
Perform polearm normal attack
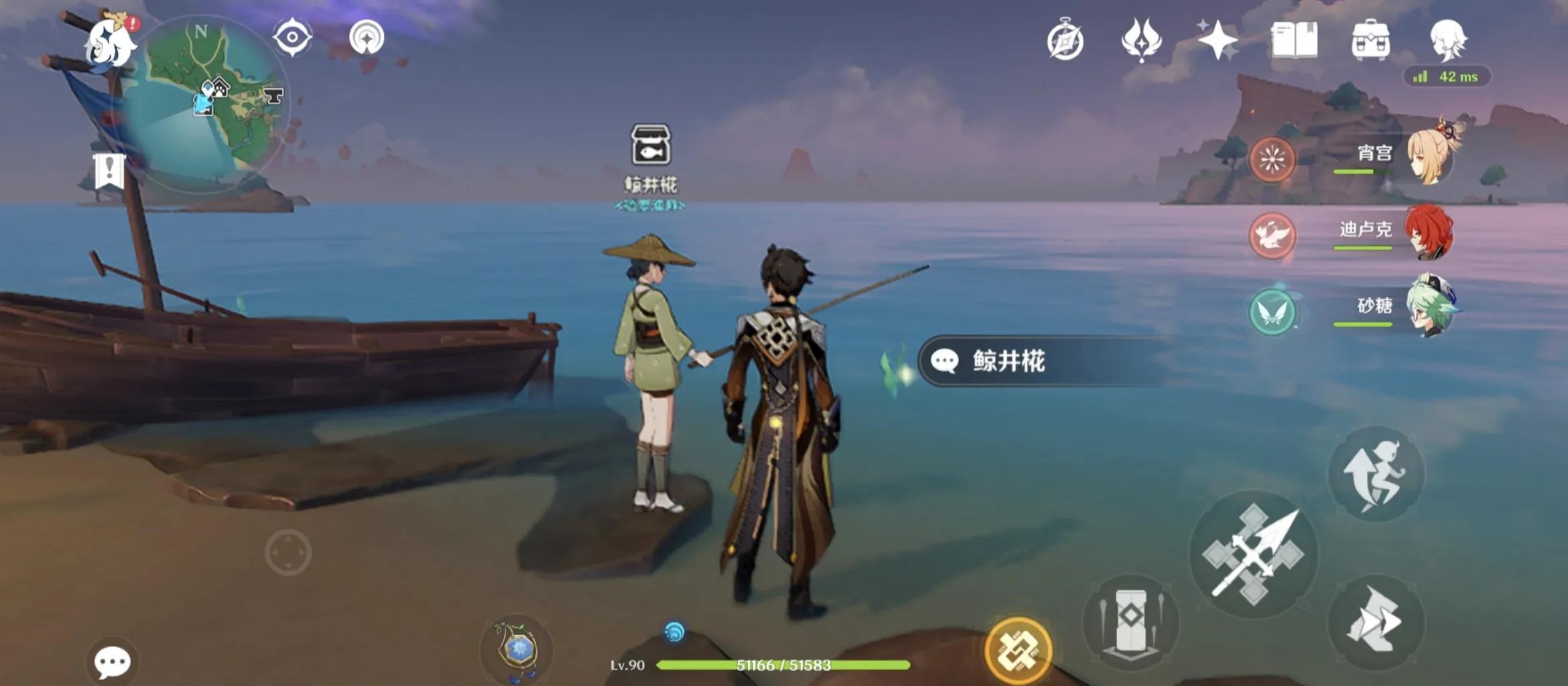(1253, 555)
